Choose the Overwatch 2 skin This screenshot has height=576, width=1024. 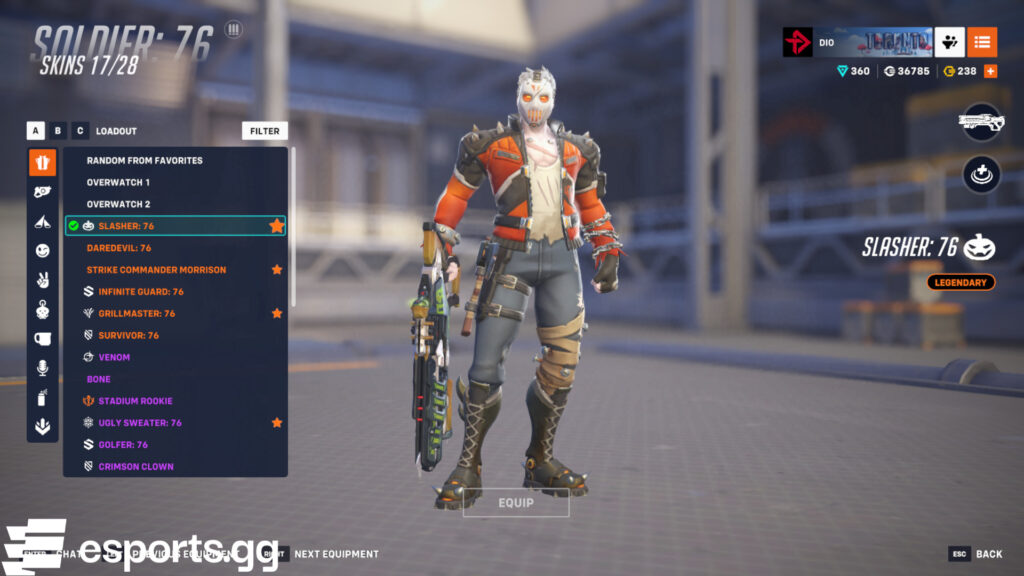[118, 204]
